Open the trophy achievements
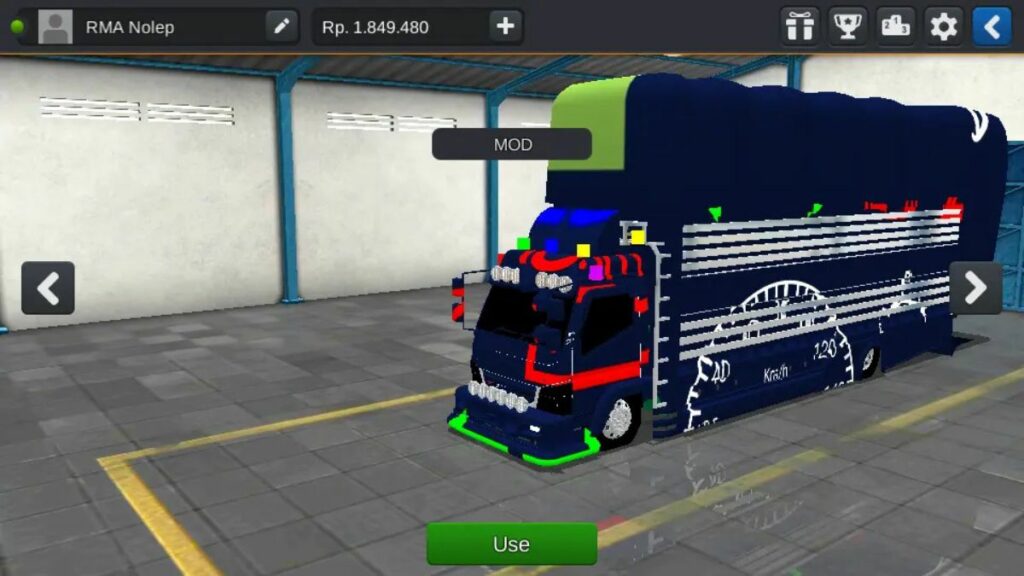 (x=848, y=27)
